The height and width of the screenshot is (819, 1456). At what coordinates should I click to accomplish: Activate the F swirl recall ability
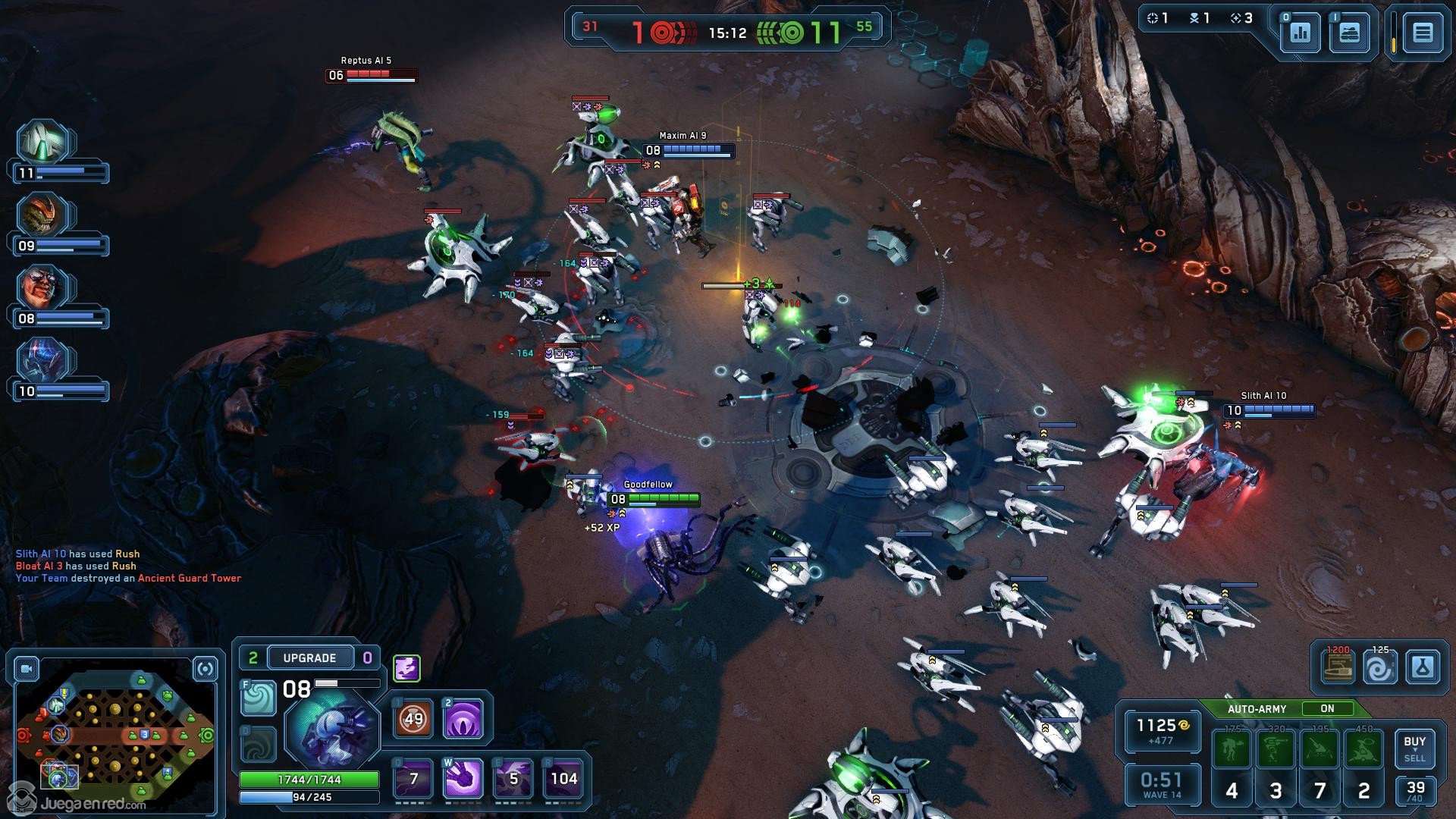pyautogui.click(x=258, y=698)
